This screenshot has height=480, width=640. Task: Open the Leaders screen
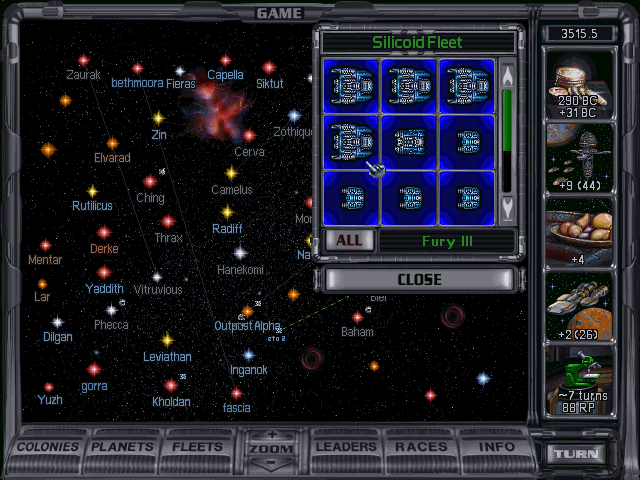346,447
